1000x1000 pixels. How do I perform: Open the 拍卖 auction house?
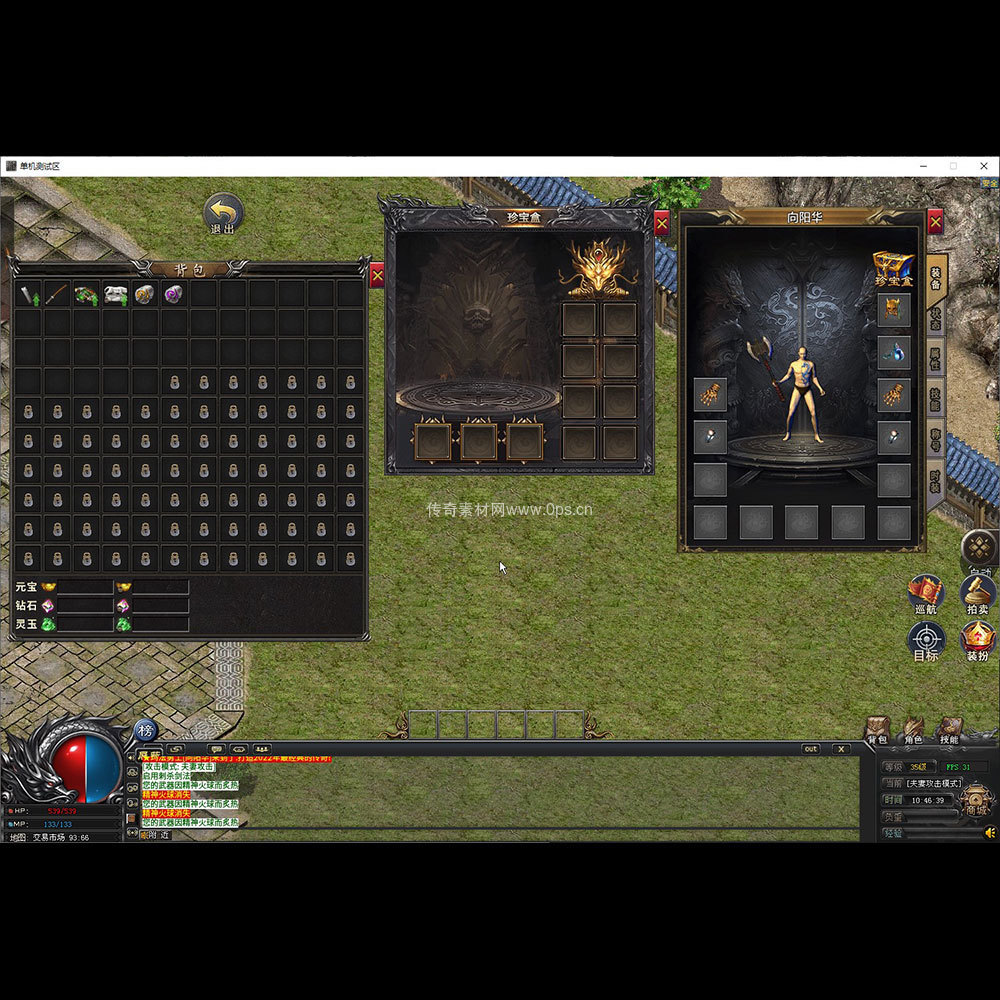(x=977, y=593)
